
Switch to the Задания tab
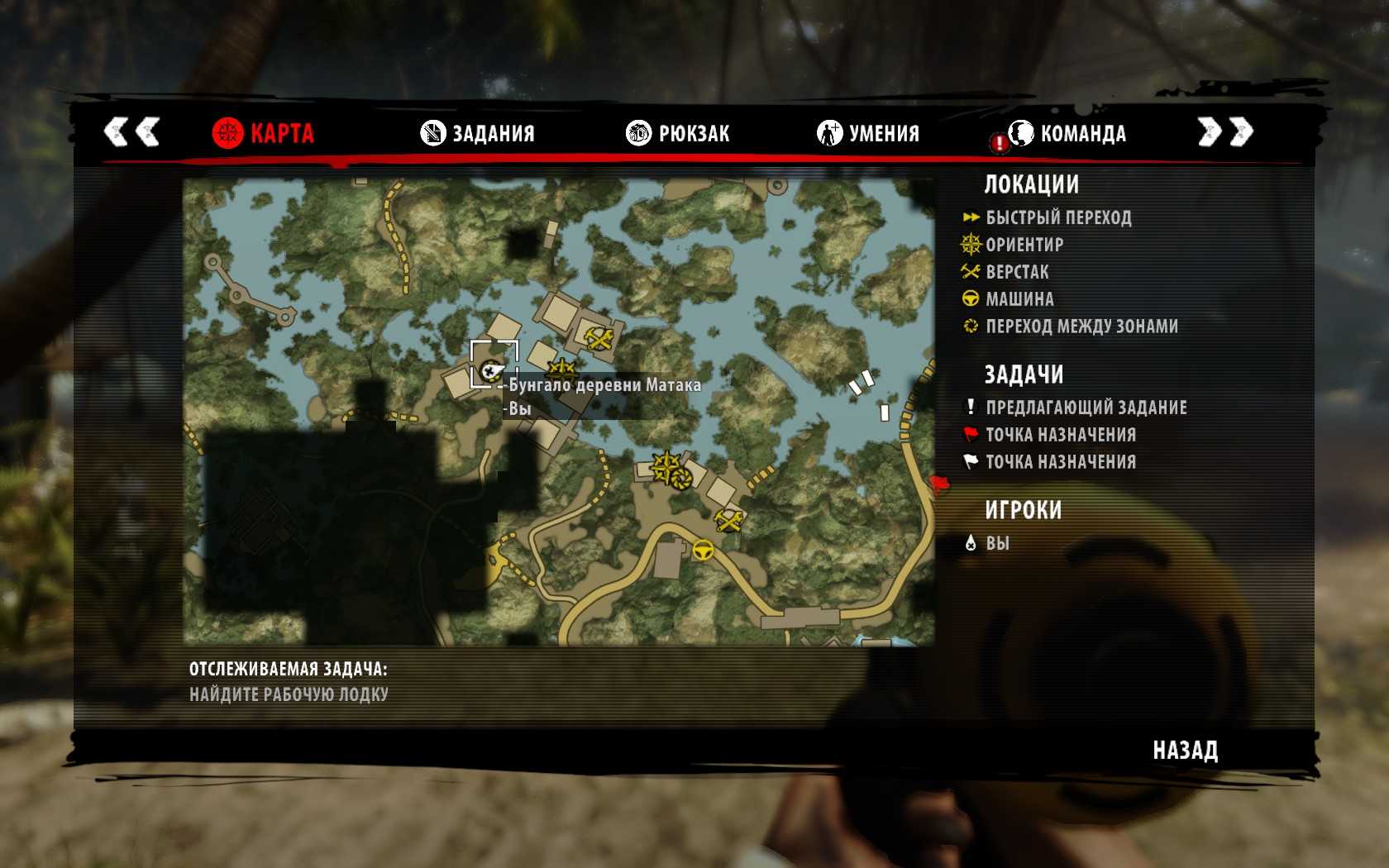tap(478, 133)
